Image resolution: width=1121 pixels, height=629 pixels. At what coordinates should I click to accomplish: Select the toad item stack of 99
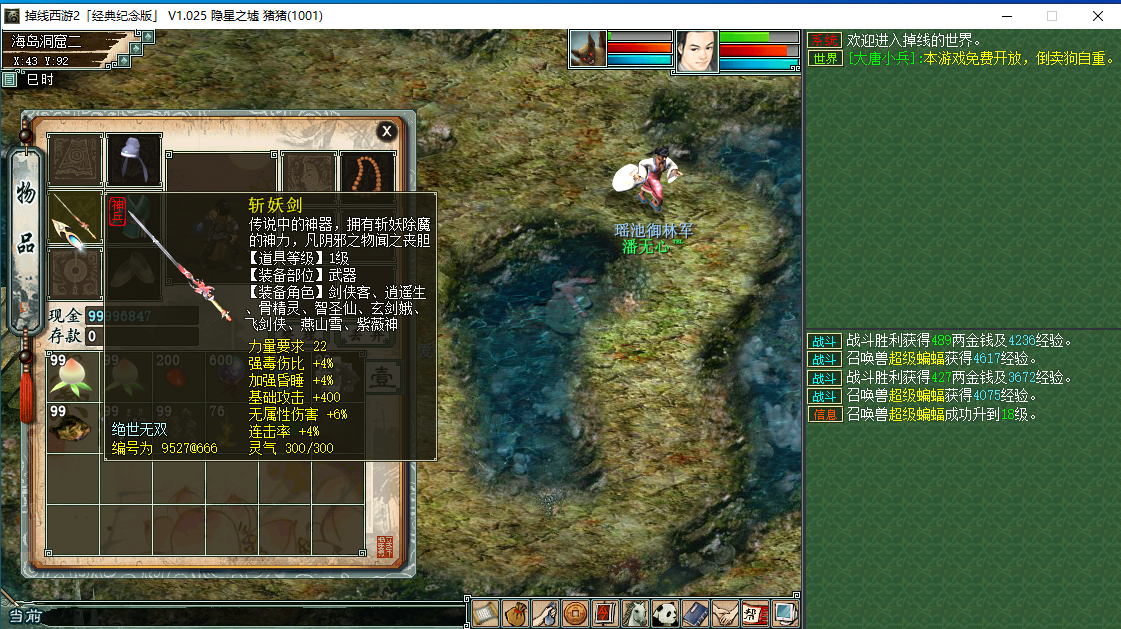coord(73,427)
